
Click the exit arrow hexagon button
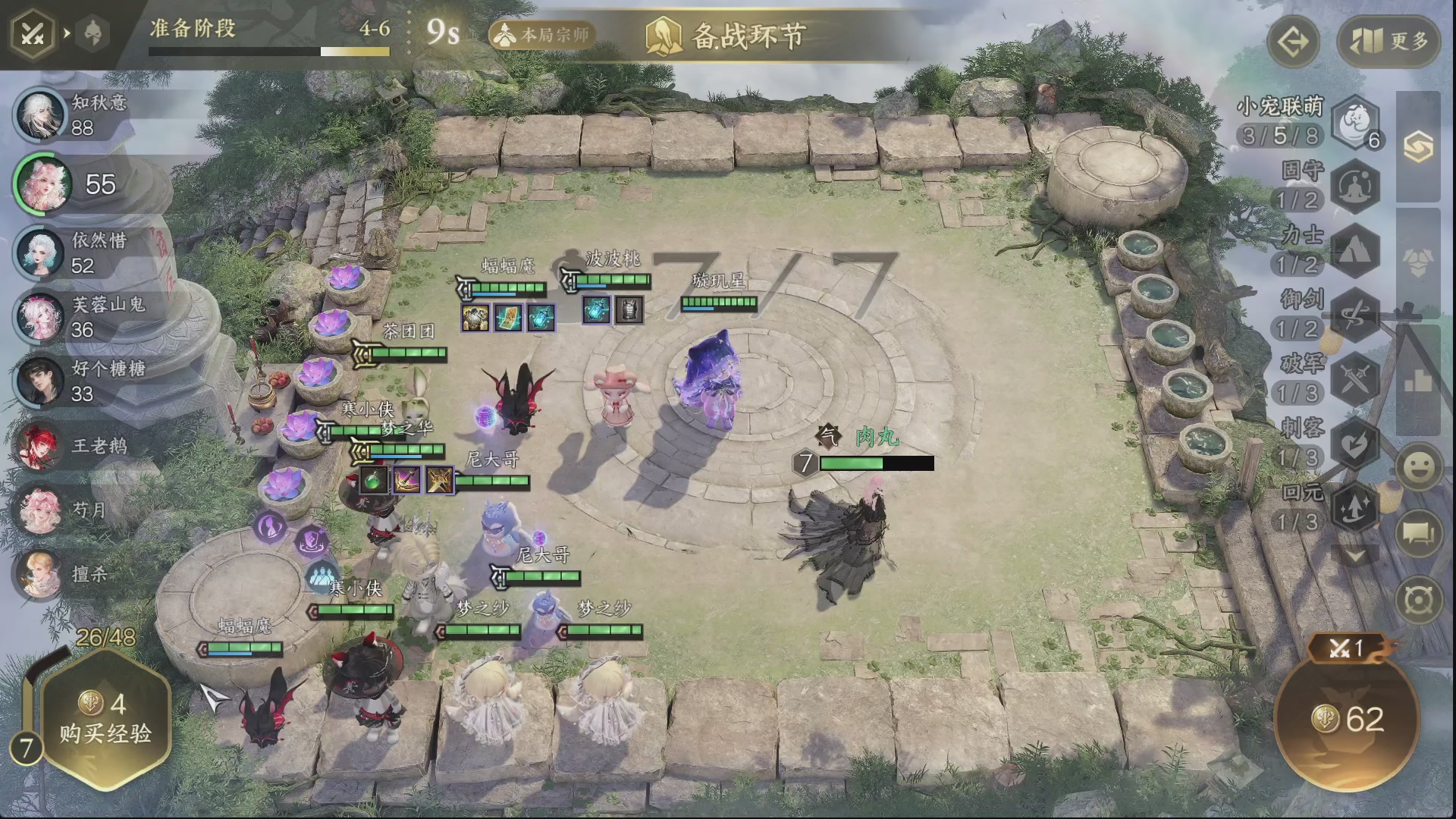[1293, 42]
